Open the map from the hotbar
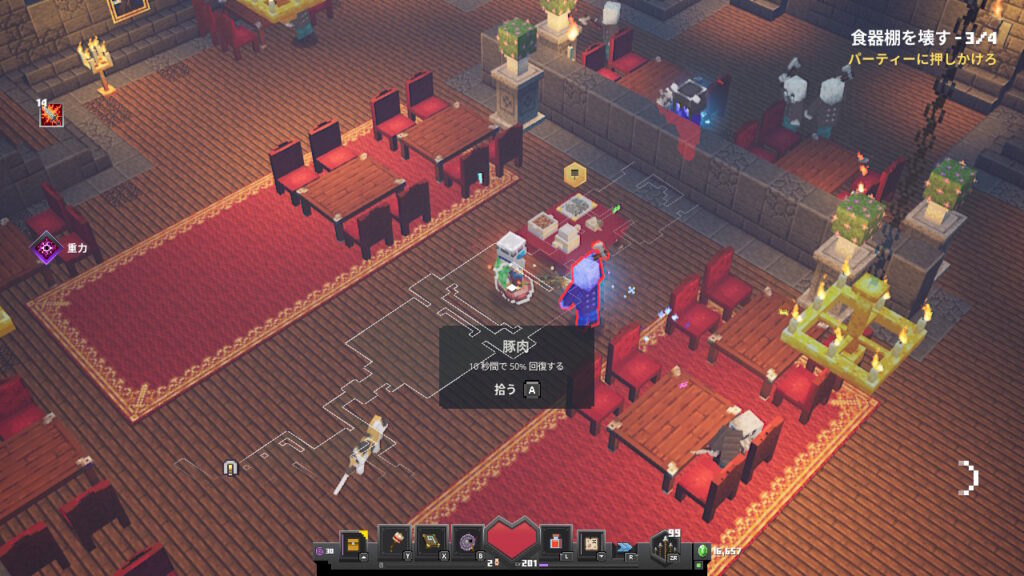 tap(591, 541)
